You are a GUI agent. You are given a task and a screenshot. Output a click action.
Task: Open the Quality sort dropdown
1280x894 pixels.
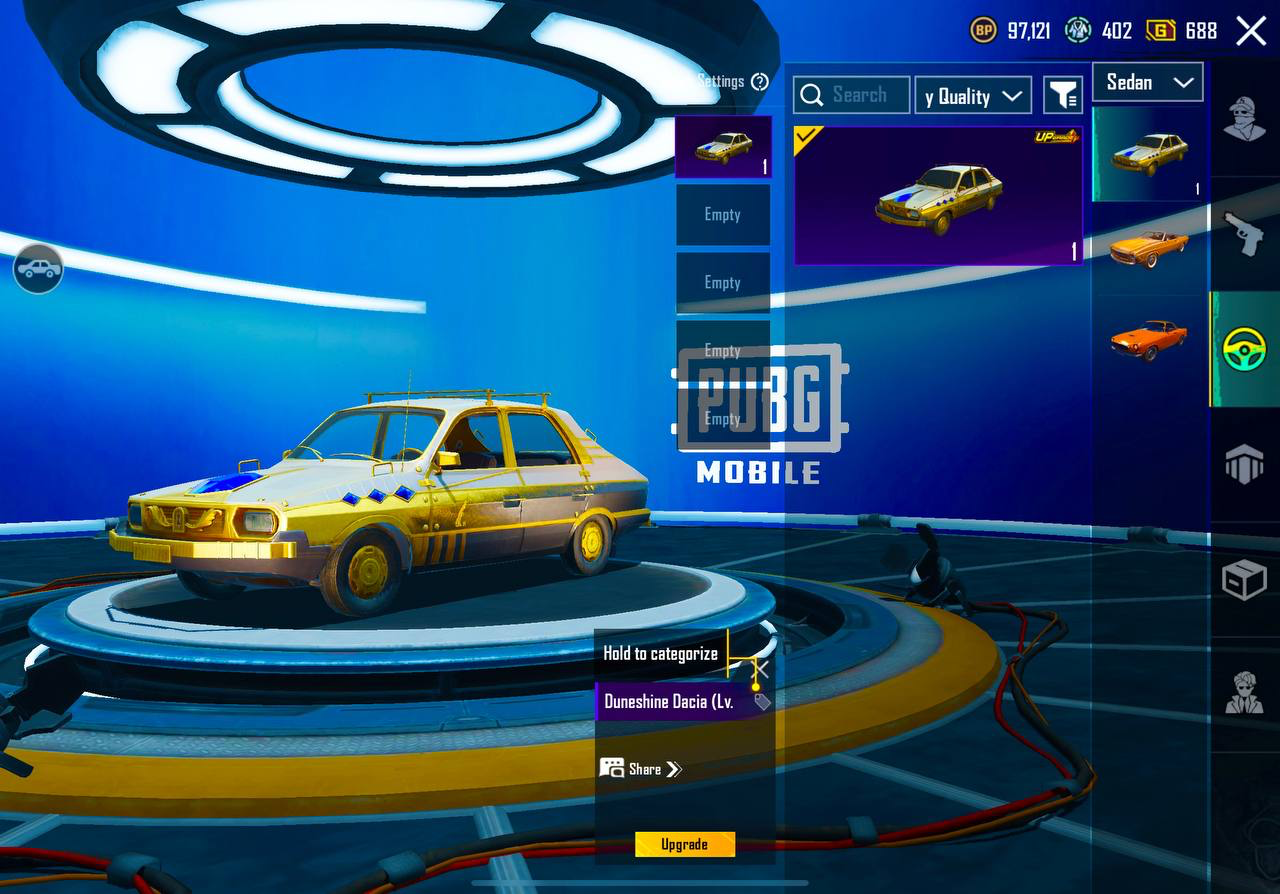click(x=973, y=95)
